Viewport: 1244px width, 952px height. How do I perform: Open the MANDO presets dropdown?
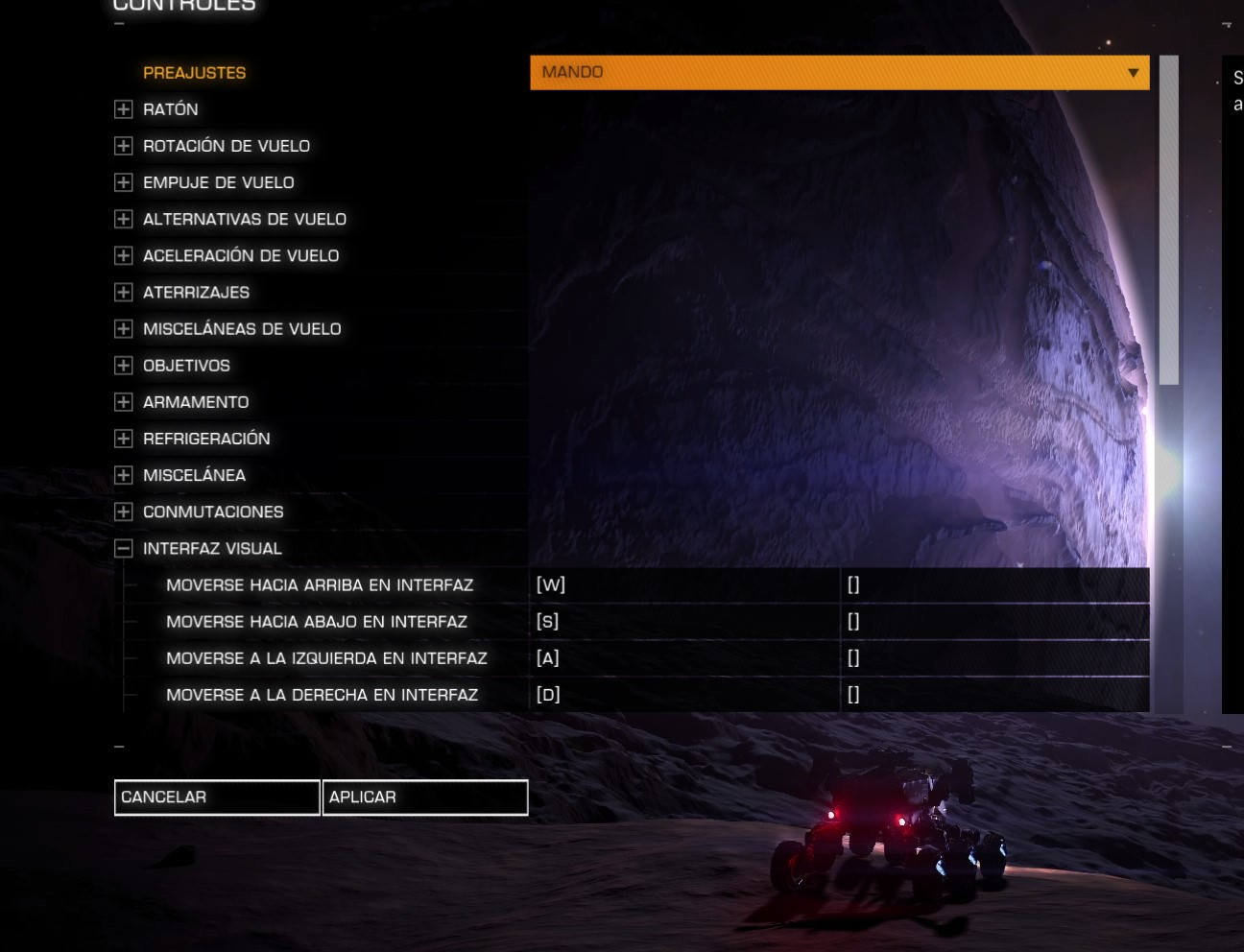[x=839, y=73]
